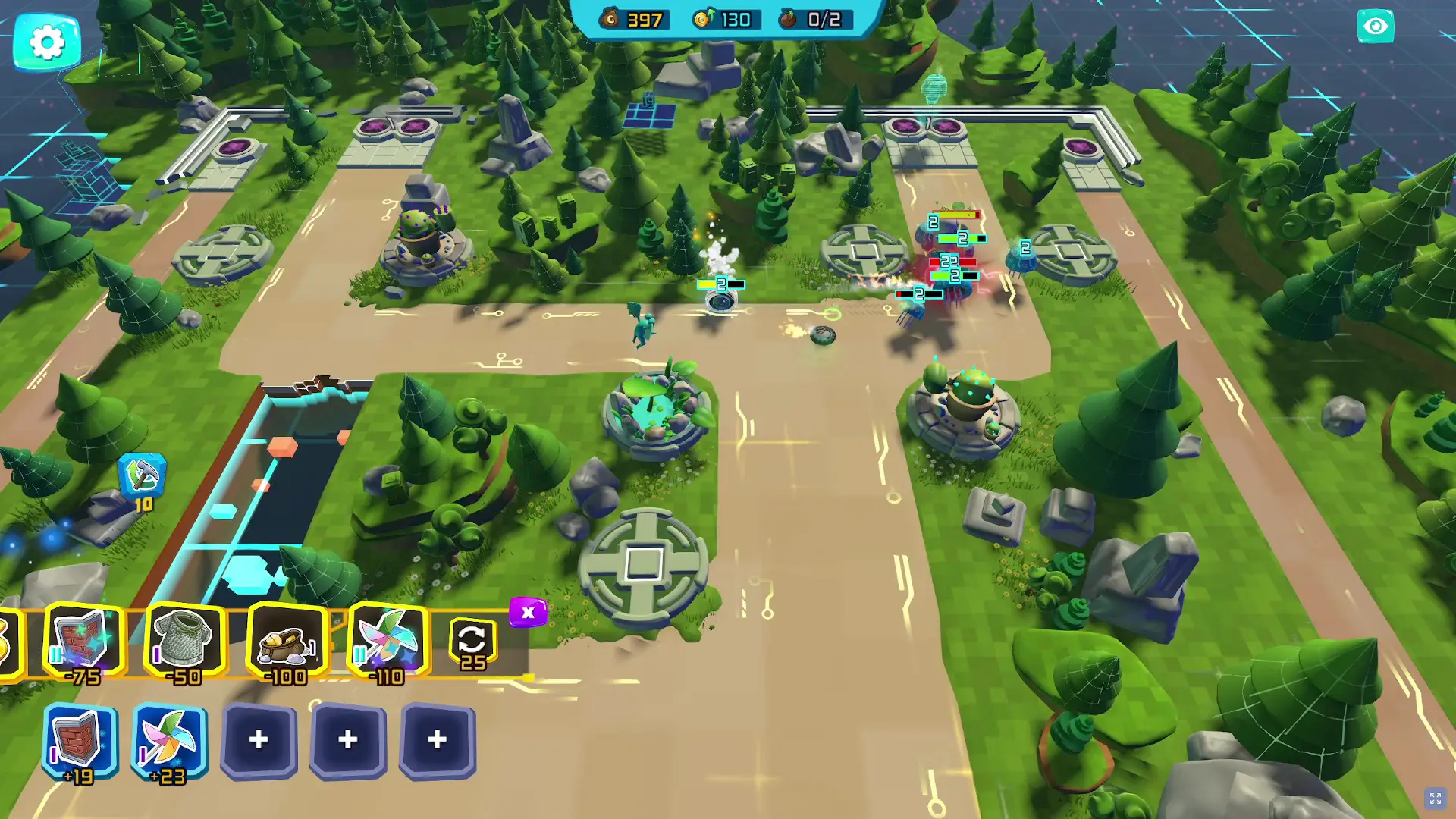
Task: Toggle the eye visibility icon top right
Action: pyautogui.click(x=1374, y=26)
